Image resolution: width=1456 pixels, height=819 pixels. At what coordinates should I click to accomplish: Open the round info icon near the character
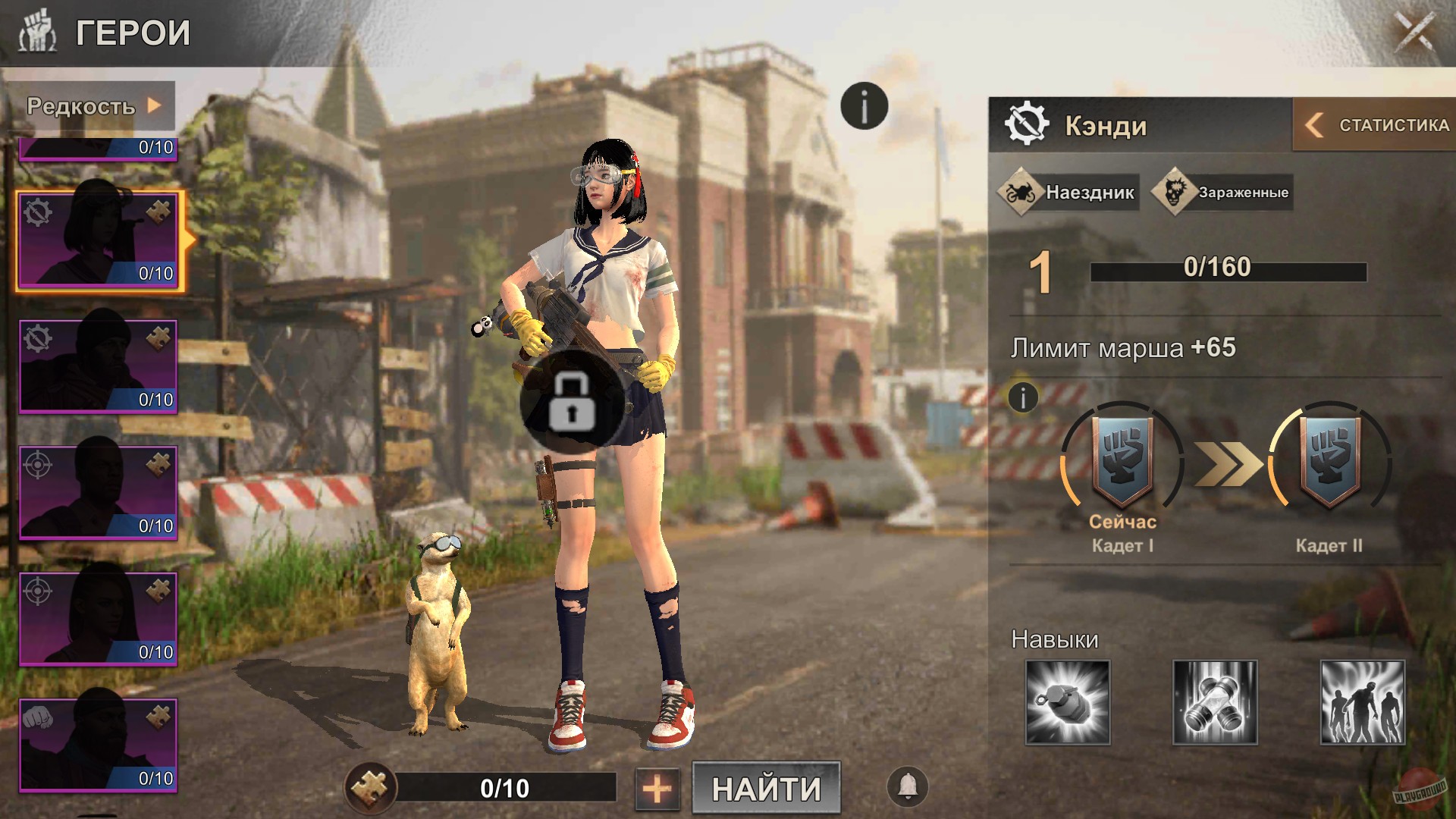coord(863,105)
